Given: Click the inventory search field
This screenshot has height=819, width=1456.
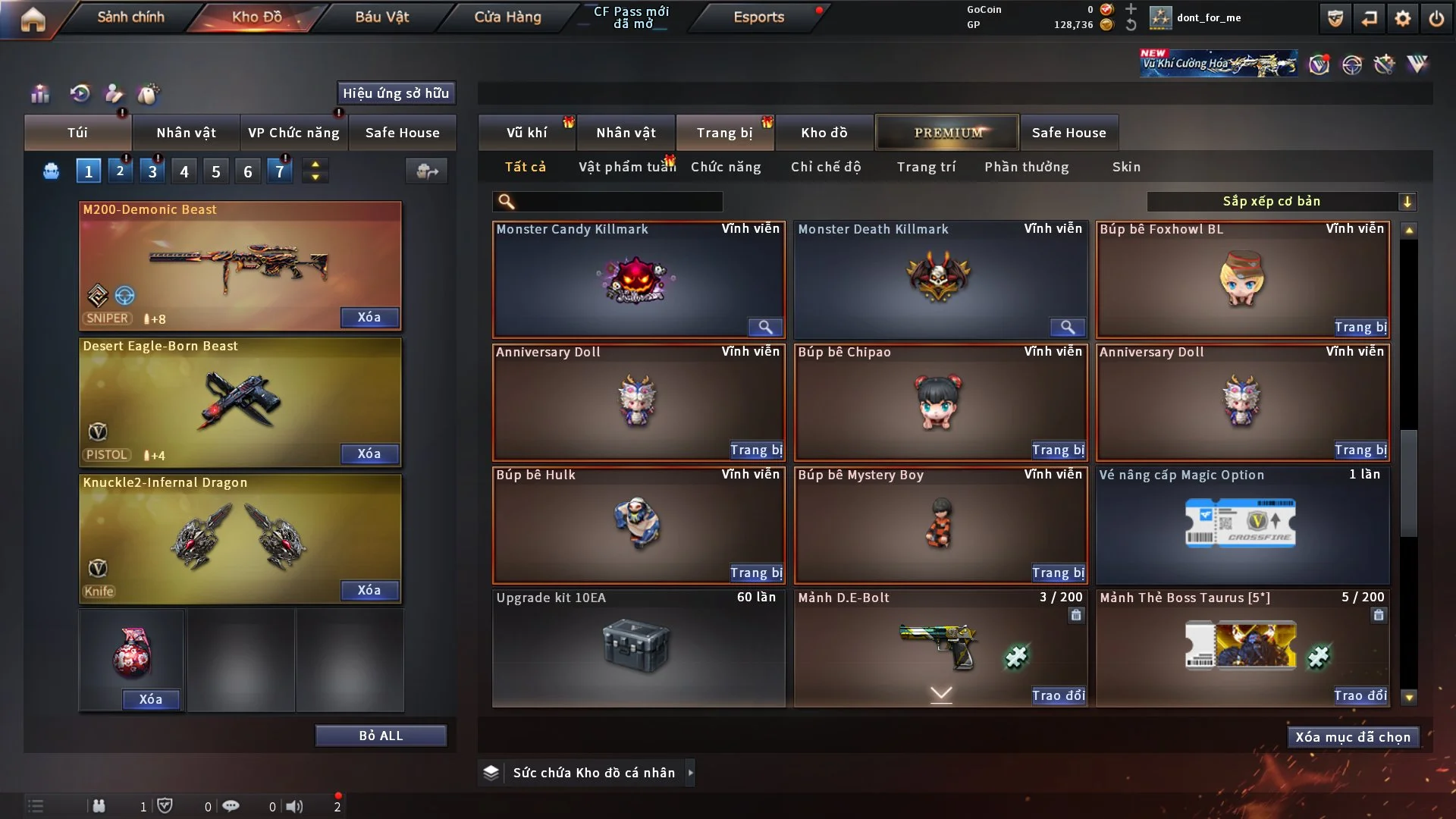Looking at the screenshot, I should [618, 201].
